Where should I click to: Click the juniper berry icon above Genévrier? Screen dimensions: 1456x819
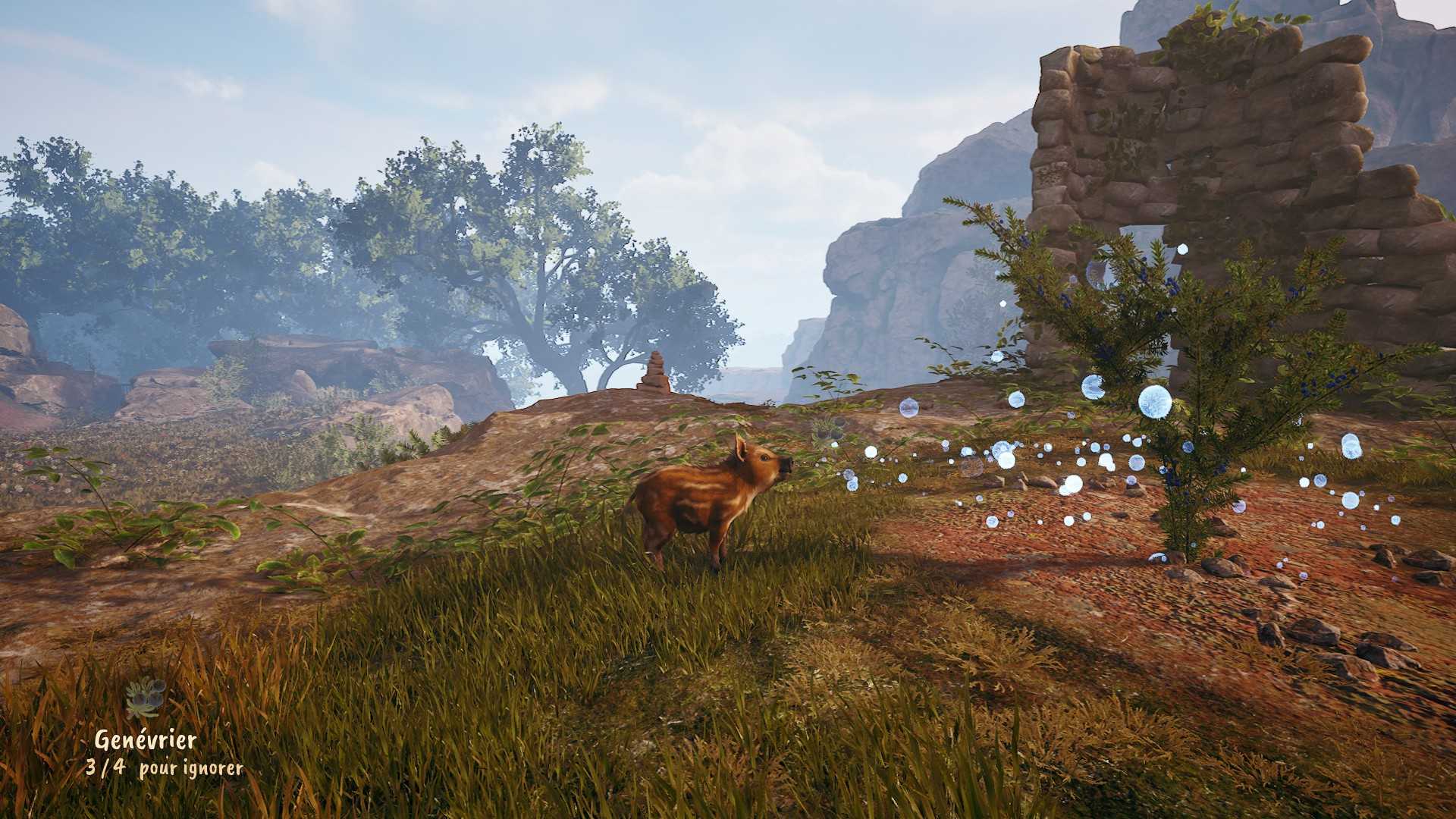146,698
